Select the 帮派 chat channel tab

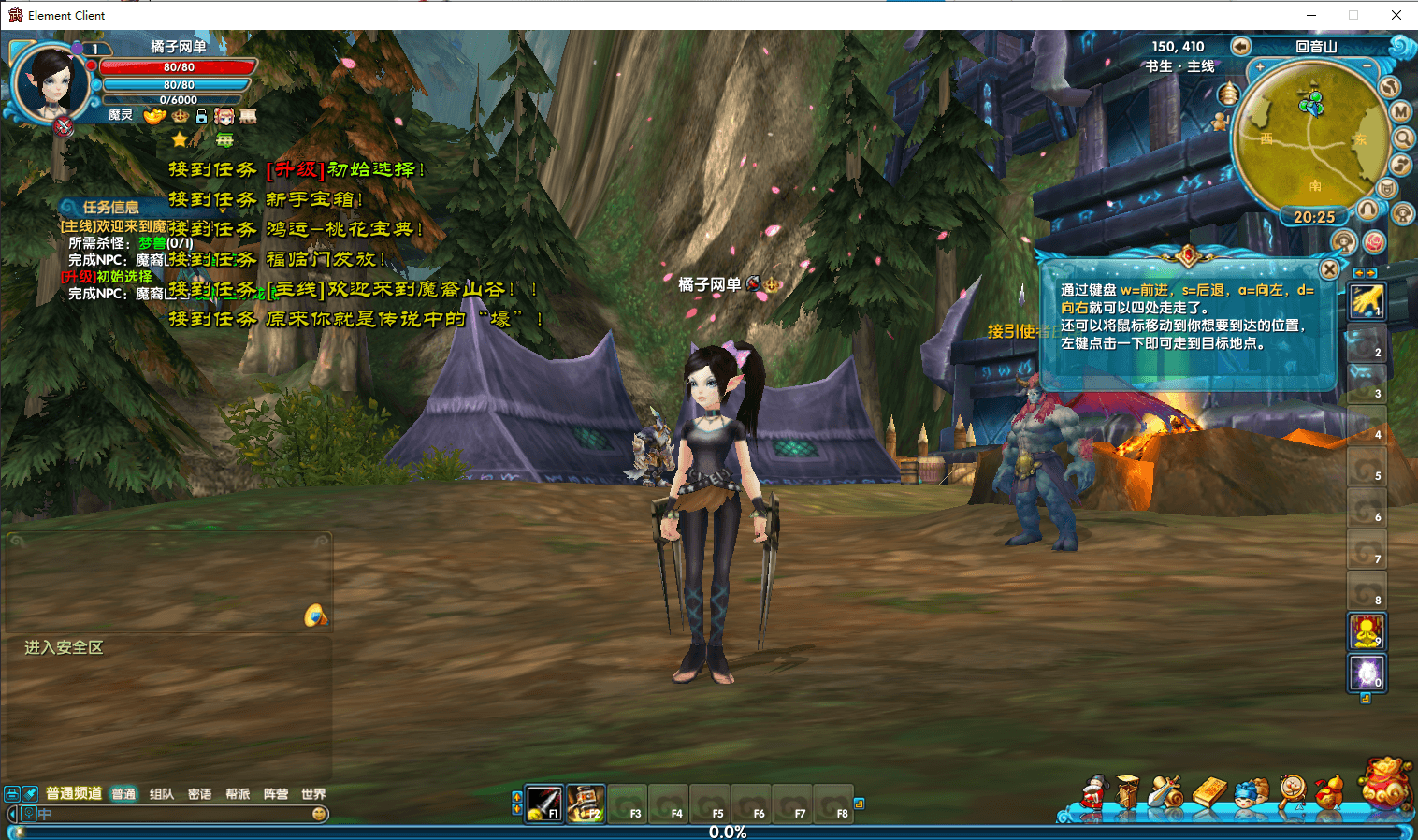(238, 794)
